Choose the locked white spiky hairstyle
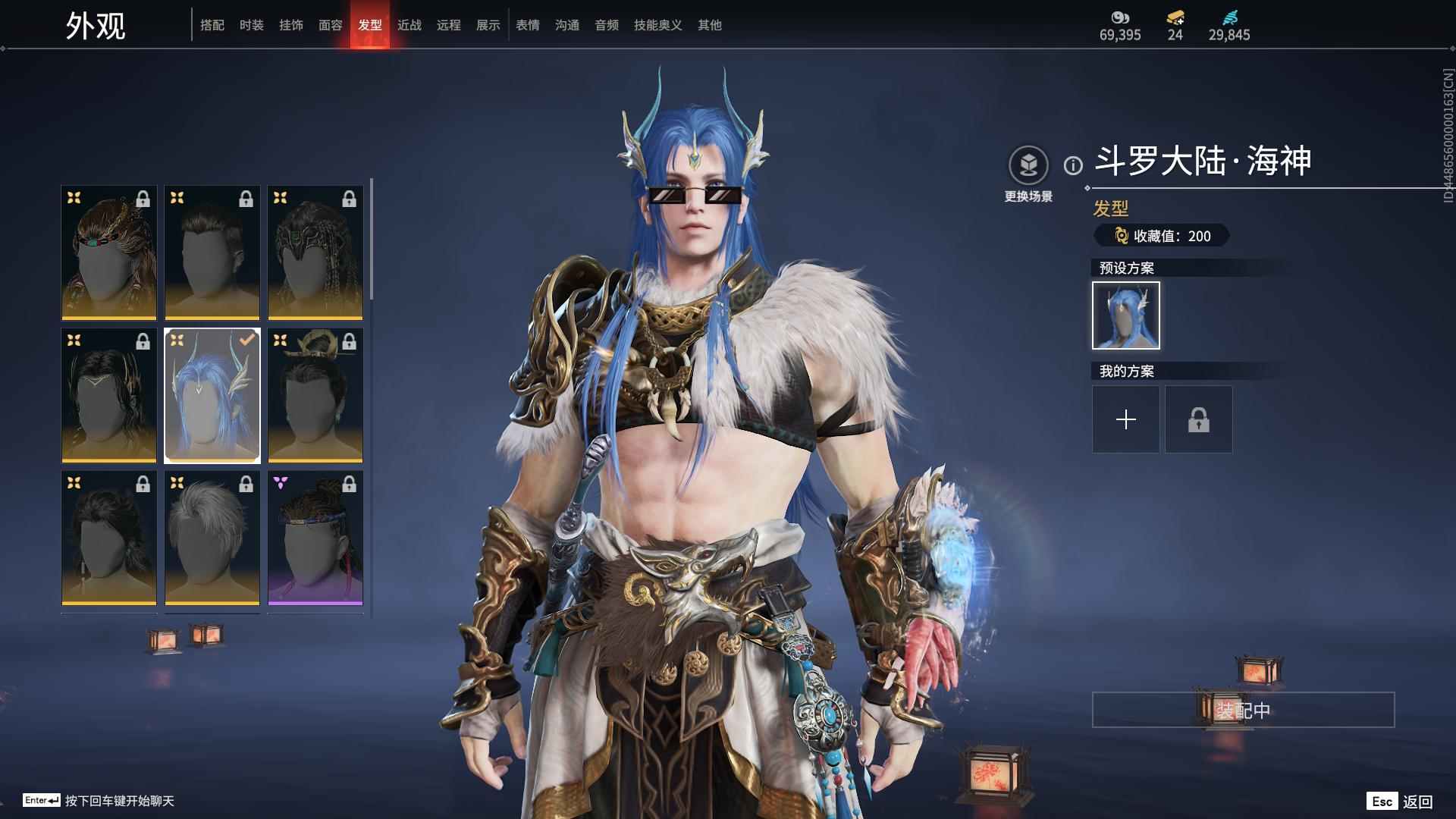Screen dimensions: 1456x819 point(212,538)
